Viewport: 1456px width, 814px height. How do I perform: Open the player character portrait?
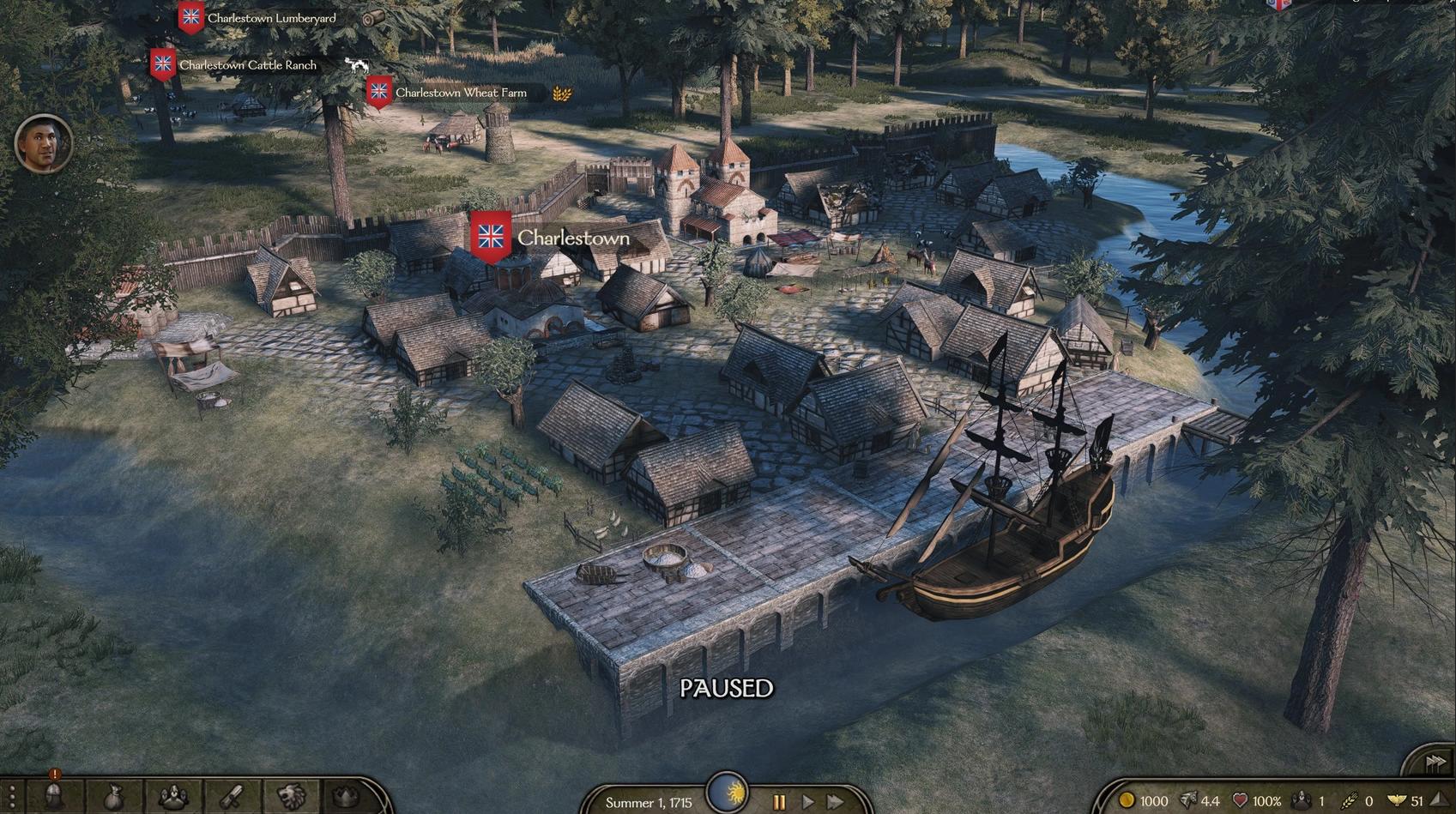pyautogui.click(x=43, y=143)
